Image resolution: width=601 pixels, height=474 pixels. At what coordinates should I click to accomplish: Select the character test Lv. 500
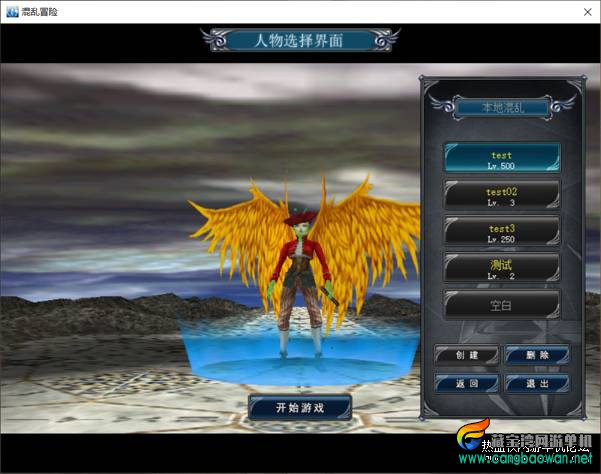502,159
